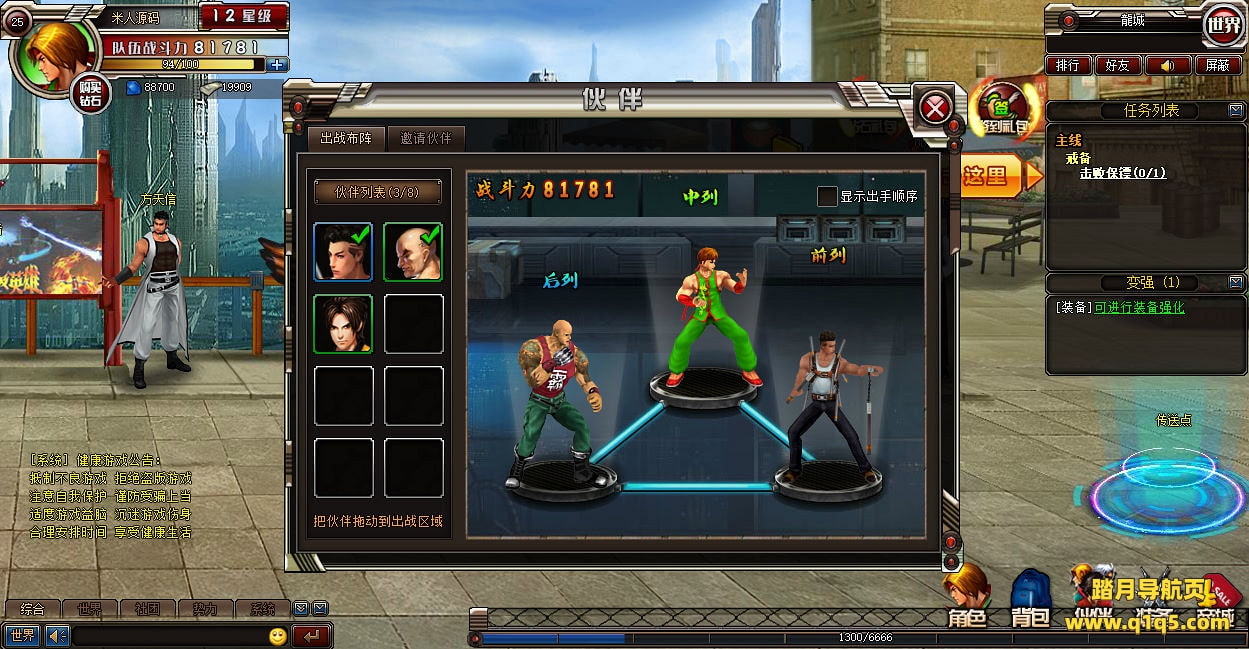Screen dimensions: 1249x649
Task: Follow the 可进行装备强化 link
Action: [x=1139, y=308]
